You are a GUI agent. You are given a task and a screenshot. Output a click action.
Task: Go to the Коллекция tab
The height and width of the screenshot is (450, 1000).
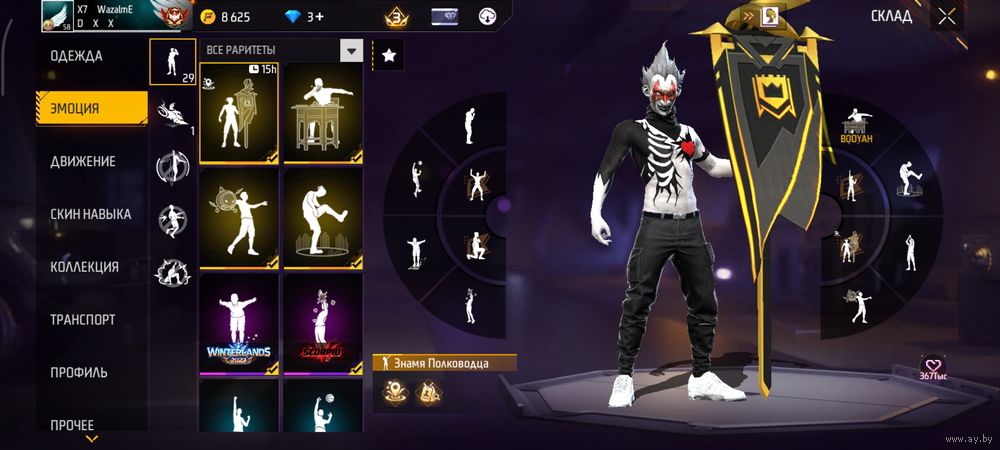pyautogui.click(x=85, y=267)
